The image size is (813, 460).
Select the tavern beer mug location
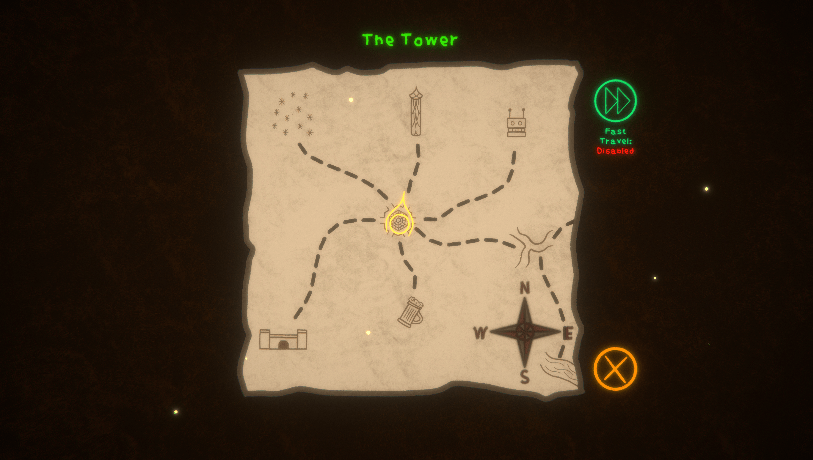point(410,313)
